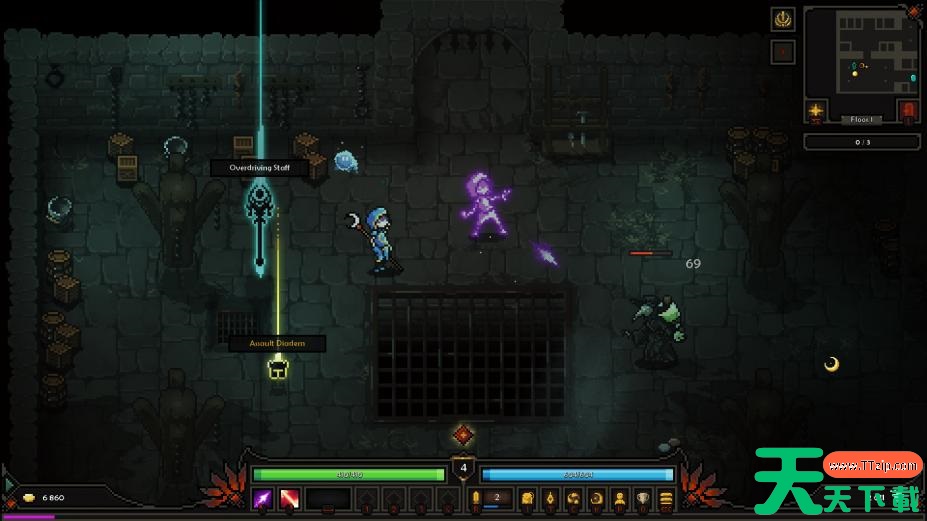927x521 pixels.
Task: Click the golden star icon under minimap
Action: pyautogui.click(x=816, y=110)
